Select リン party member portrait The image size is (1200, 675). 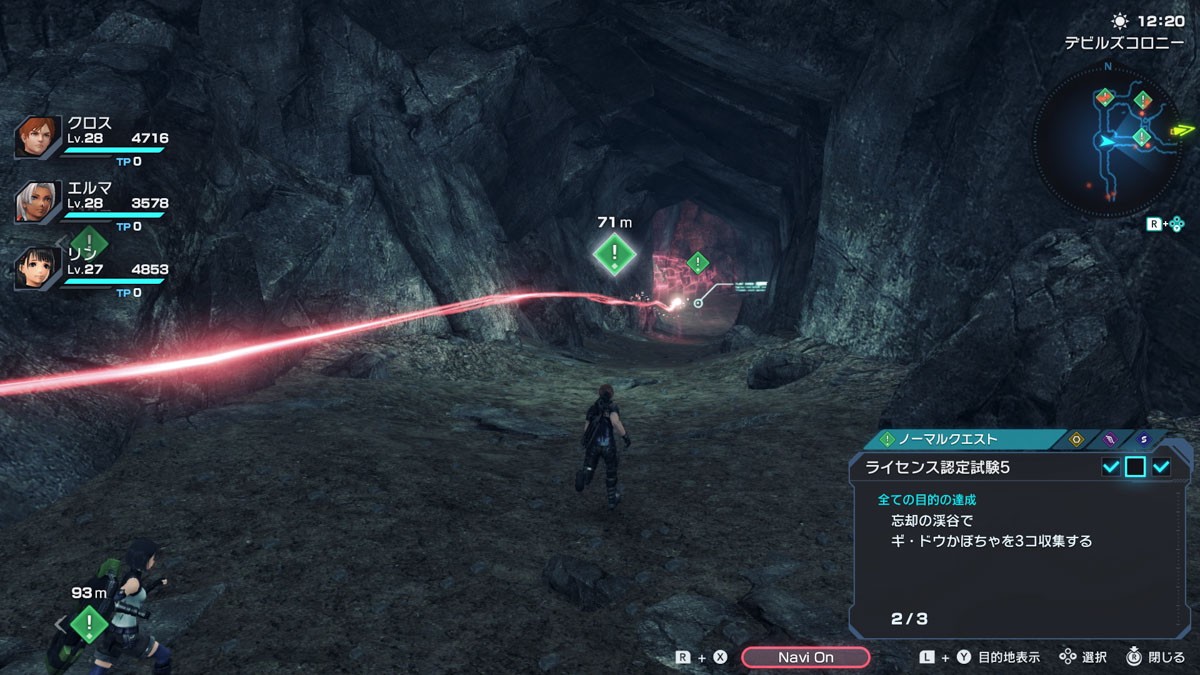[37, 269]
